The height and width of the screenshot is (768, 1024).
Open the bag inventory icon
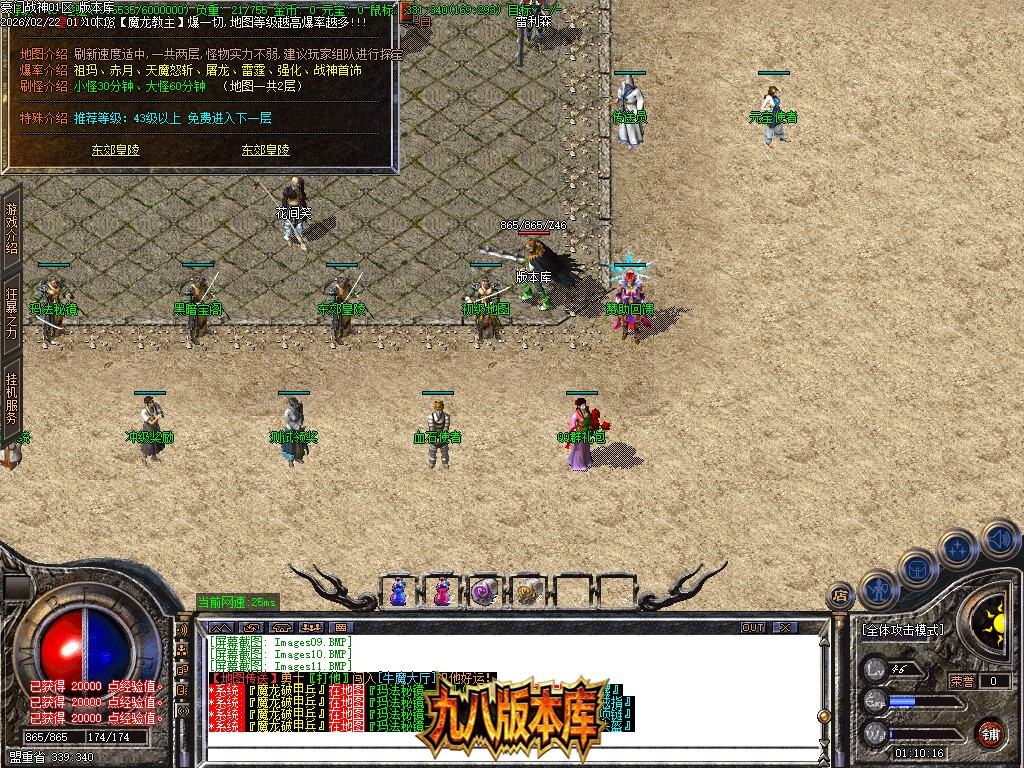(x=916, y=568)
